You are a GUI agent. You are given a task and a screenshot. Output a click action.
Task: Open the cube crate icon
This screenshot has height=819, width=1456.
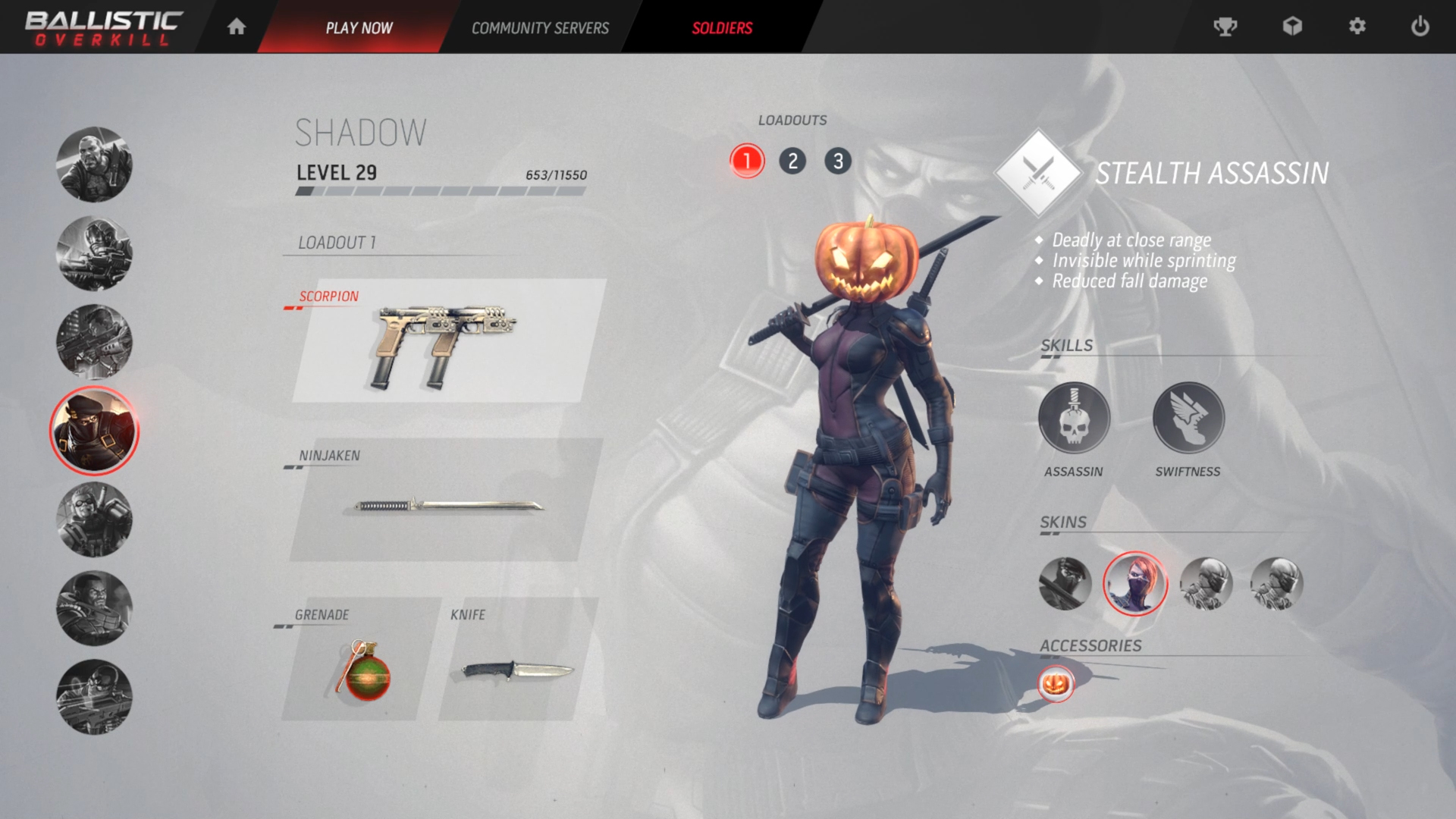1292,27
